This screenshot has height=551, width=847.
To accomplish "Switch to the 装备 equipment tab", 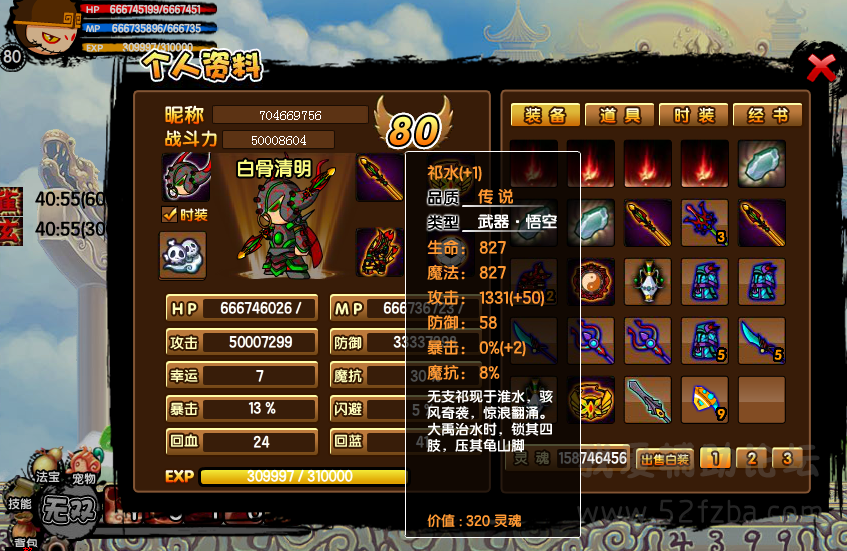I will point(545,115).
